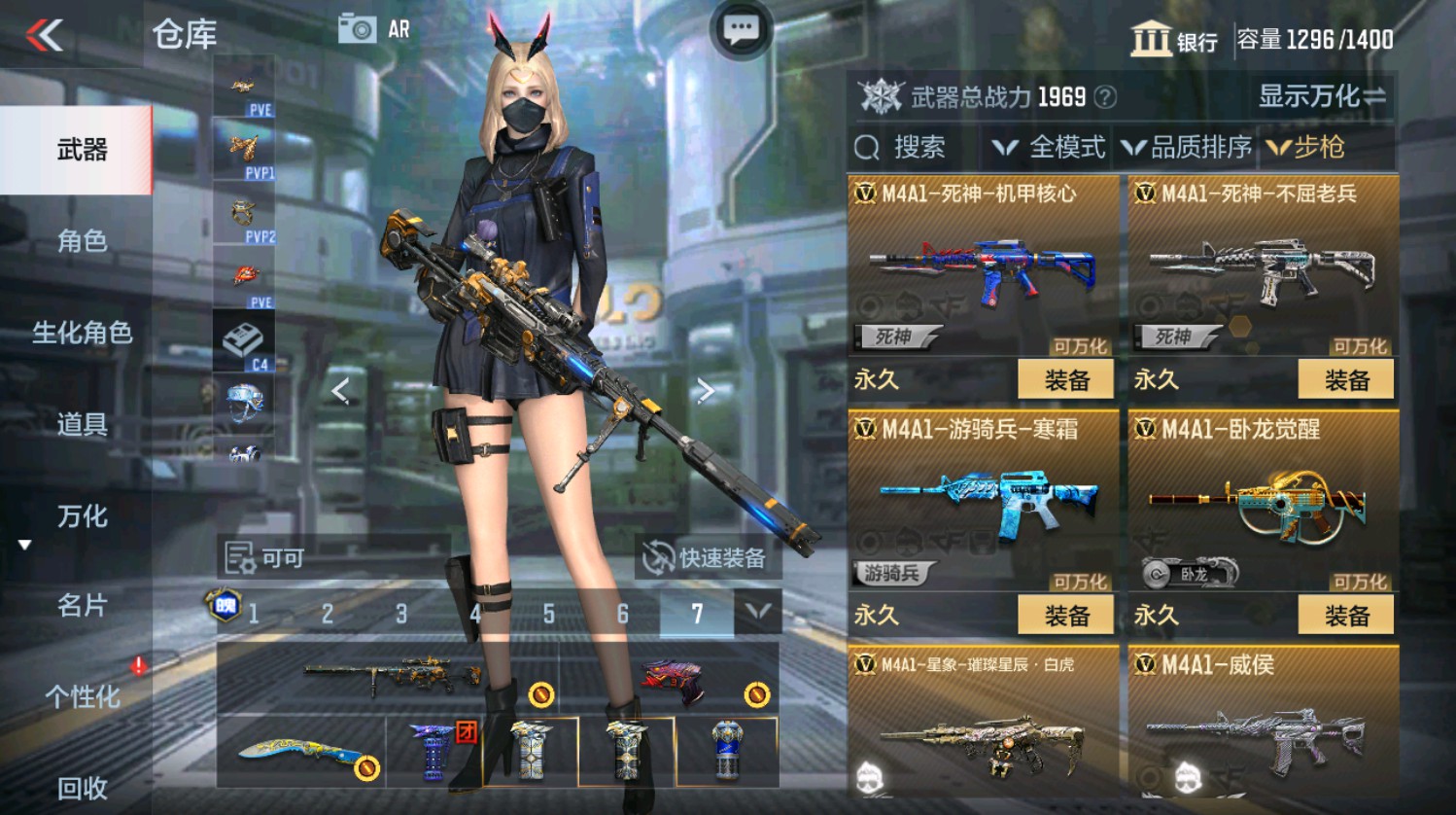The height and width of the screenshot is (815, 1456).
Task: Select the C4 equipment slot
Action: 244,342
